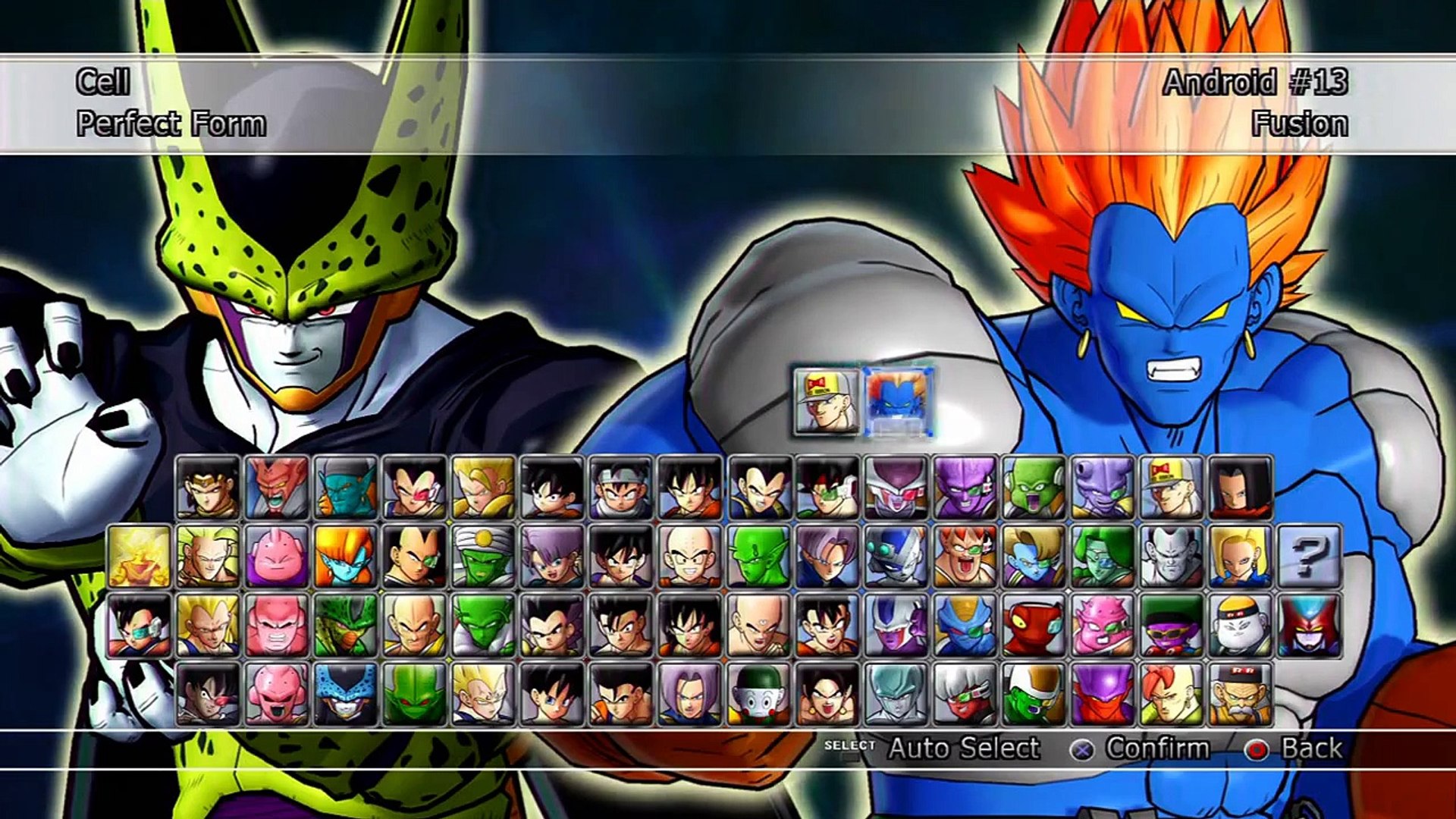Pick the glowing golden silhouette portrait

point(139,557)
